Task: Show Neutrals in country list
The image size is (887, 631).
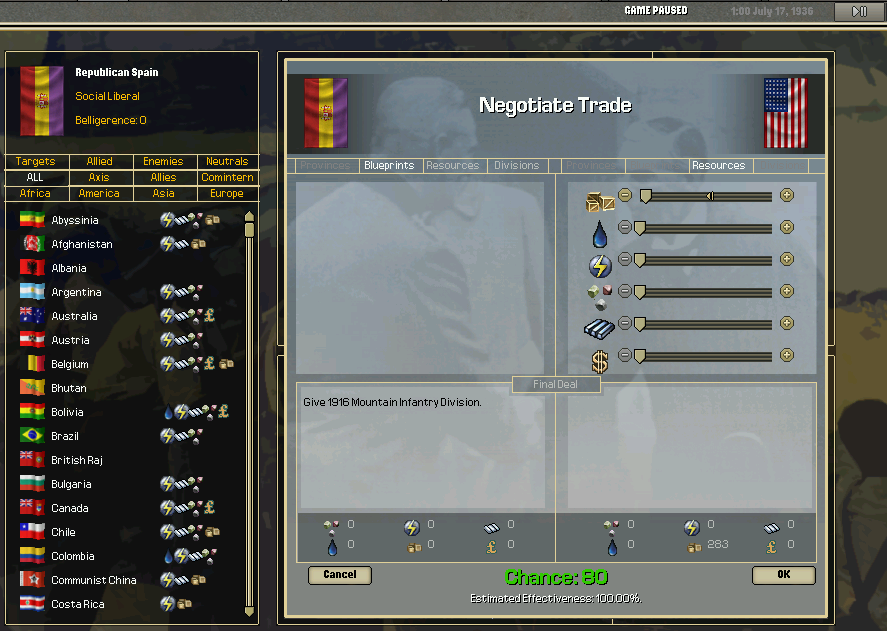Action: point(226,162)
